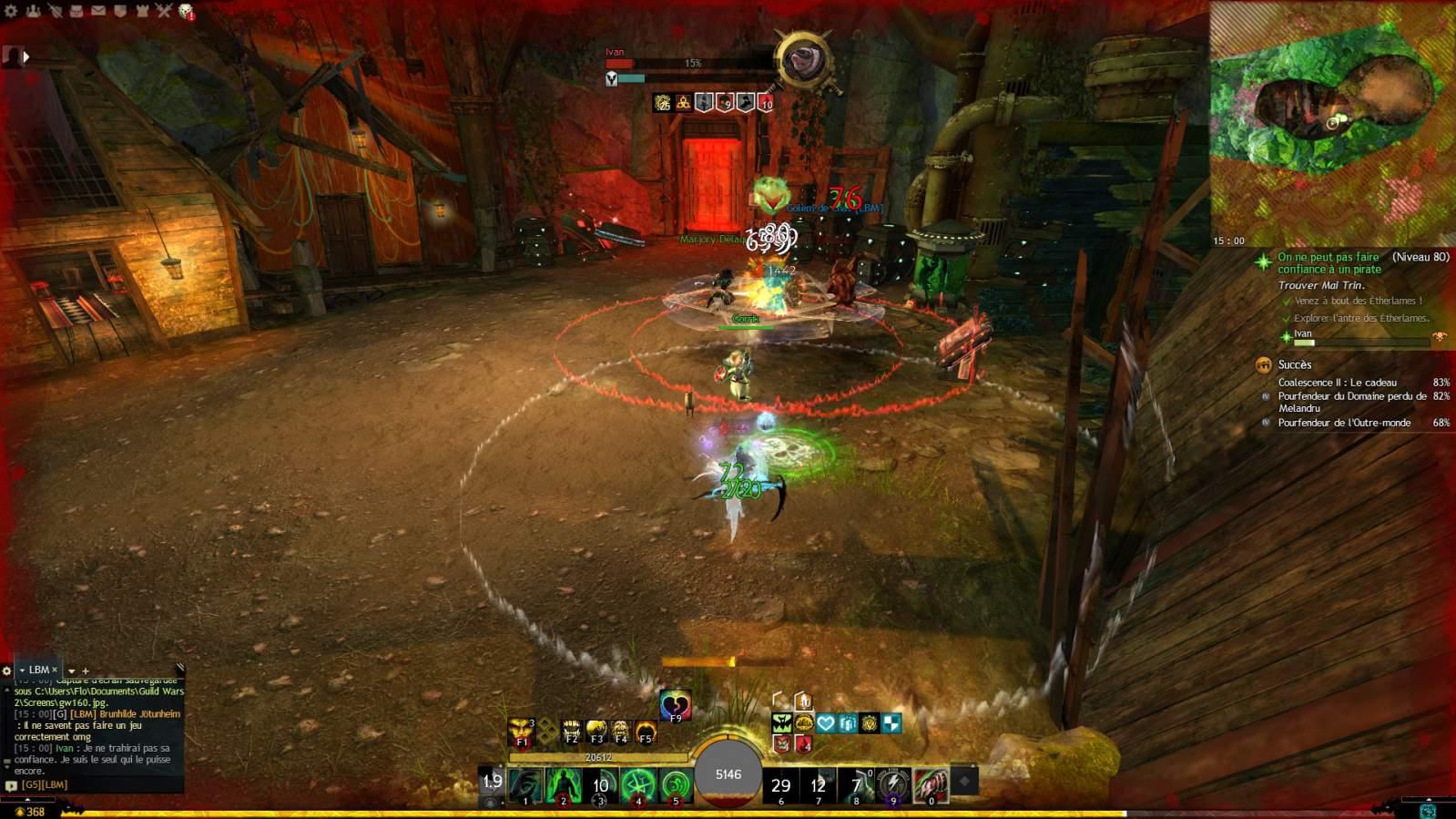Open the crossed swords PvP icon

pyautogui.click(x=163, y=11)
